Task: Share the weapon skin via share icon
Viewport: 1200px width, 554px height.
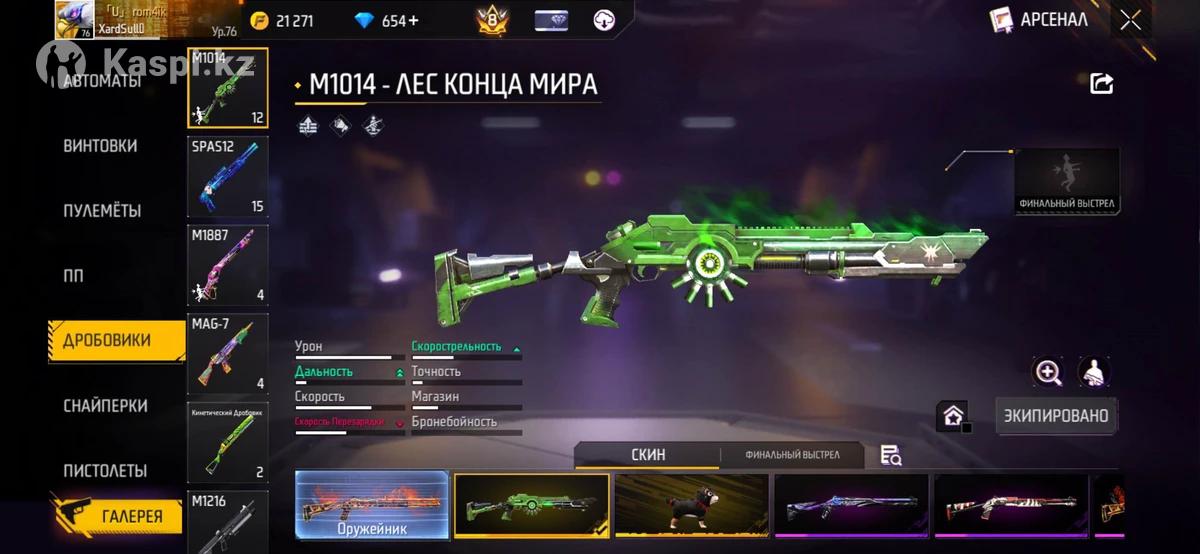Action: [1101, 84]
